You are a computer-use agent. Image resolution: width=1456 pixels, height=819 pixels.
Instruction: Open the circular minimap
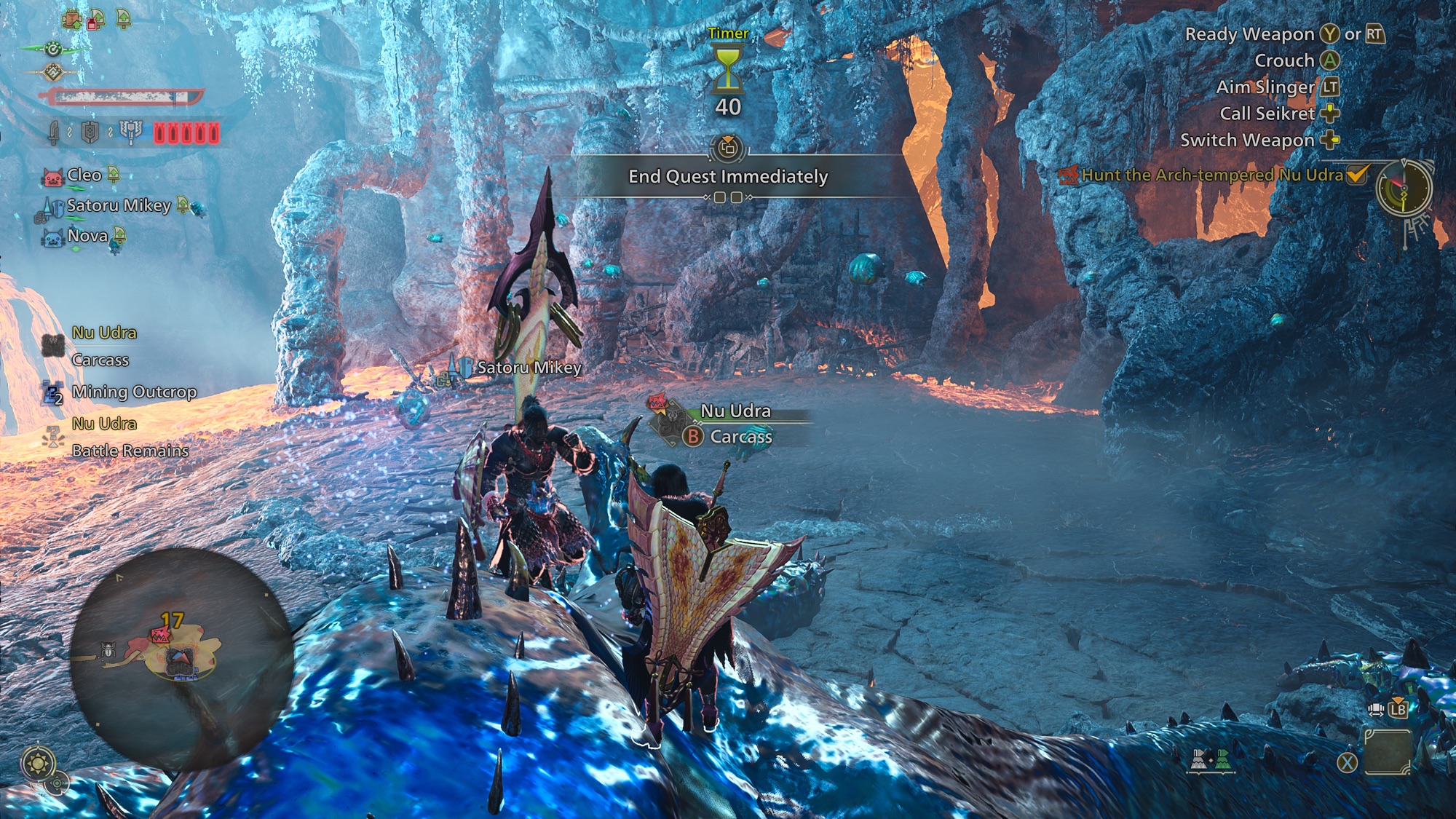pyautogui.click(x=182, y=659)
